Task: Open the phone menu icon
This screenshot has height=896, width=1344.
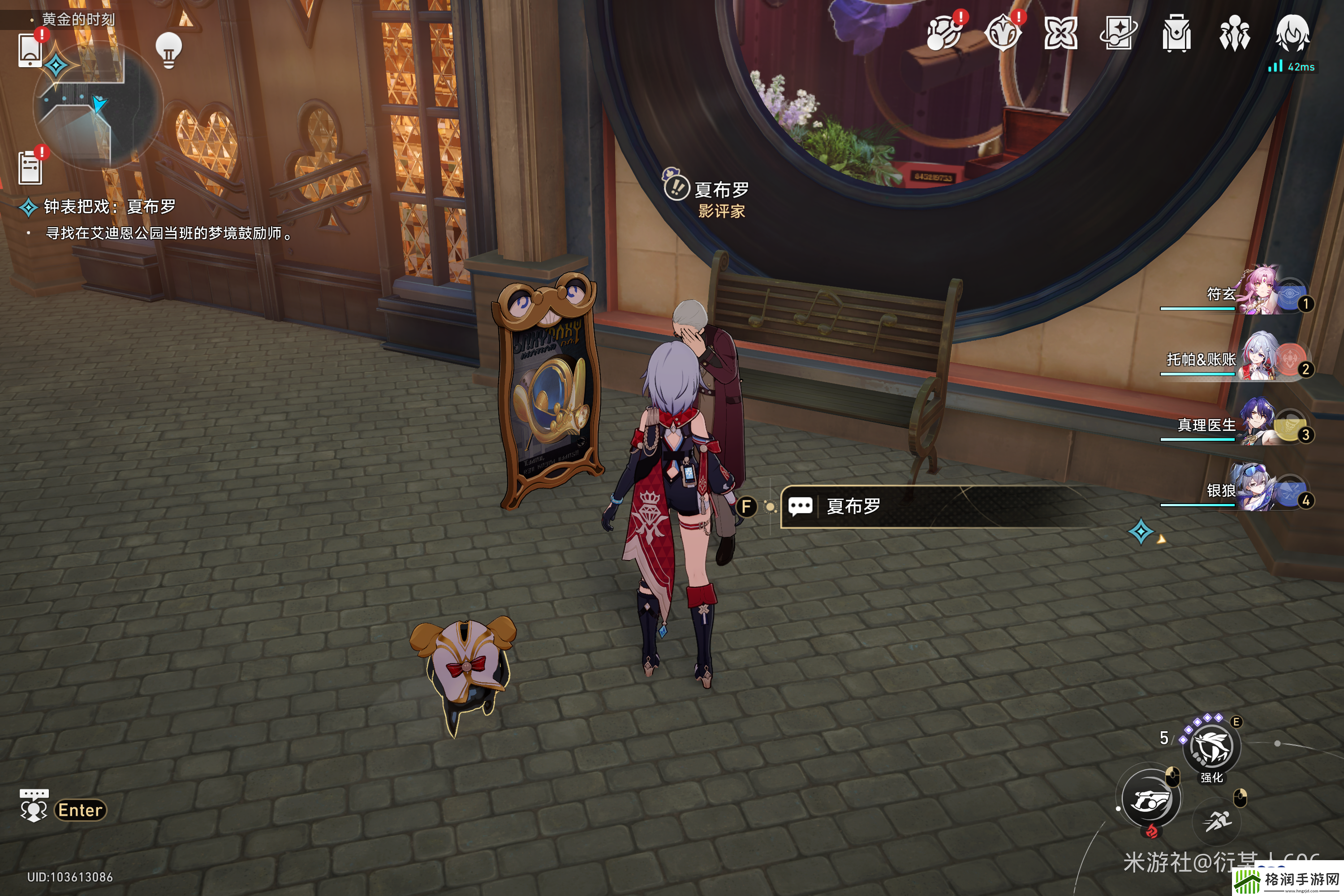Action: pyautogui.click(x=30, y=50)
